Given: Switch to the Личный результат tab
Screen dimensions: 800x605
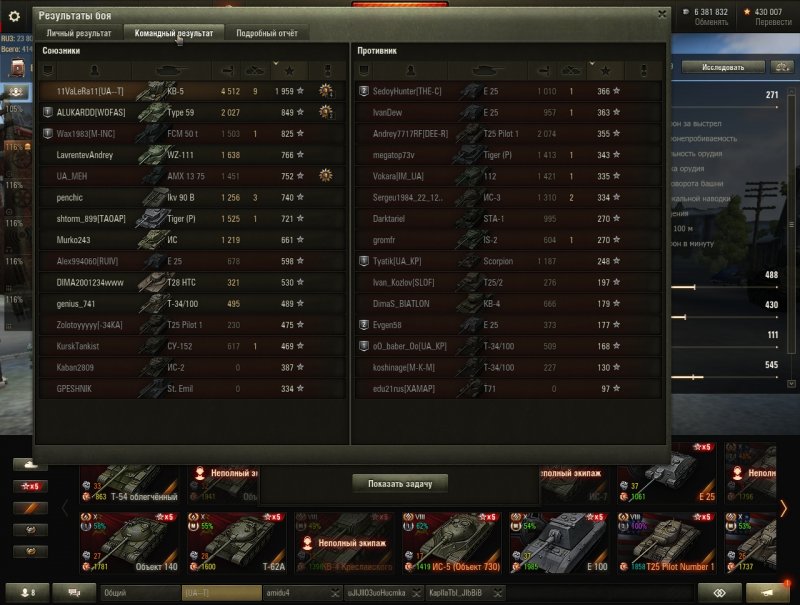Looking at the screenshot, I should point(79,33).
